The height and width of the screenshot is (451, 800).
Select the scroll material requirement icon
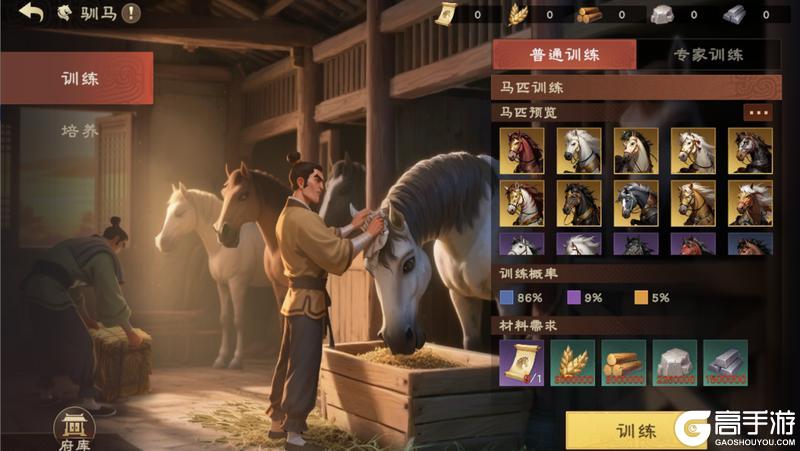[521, 363]
